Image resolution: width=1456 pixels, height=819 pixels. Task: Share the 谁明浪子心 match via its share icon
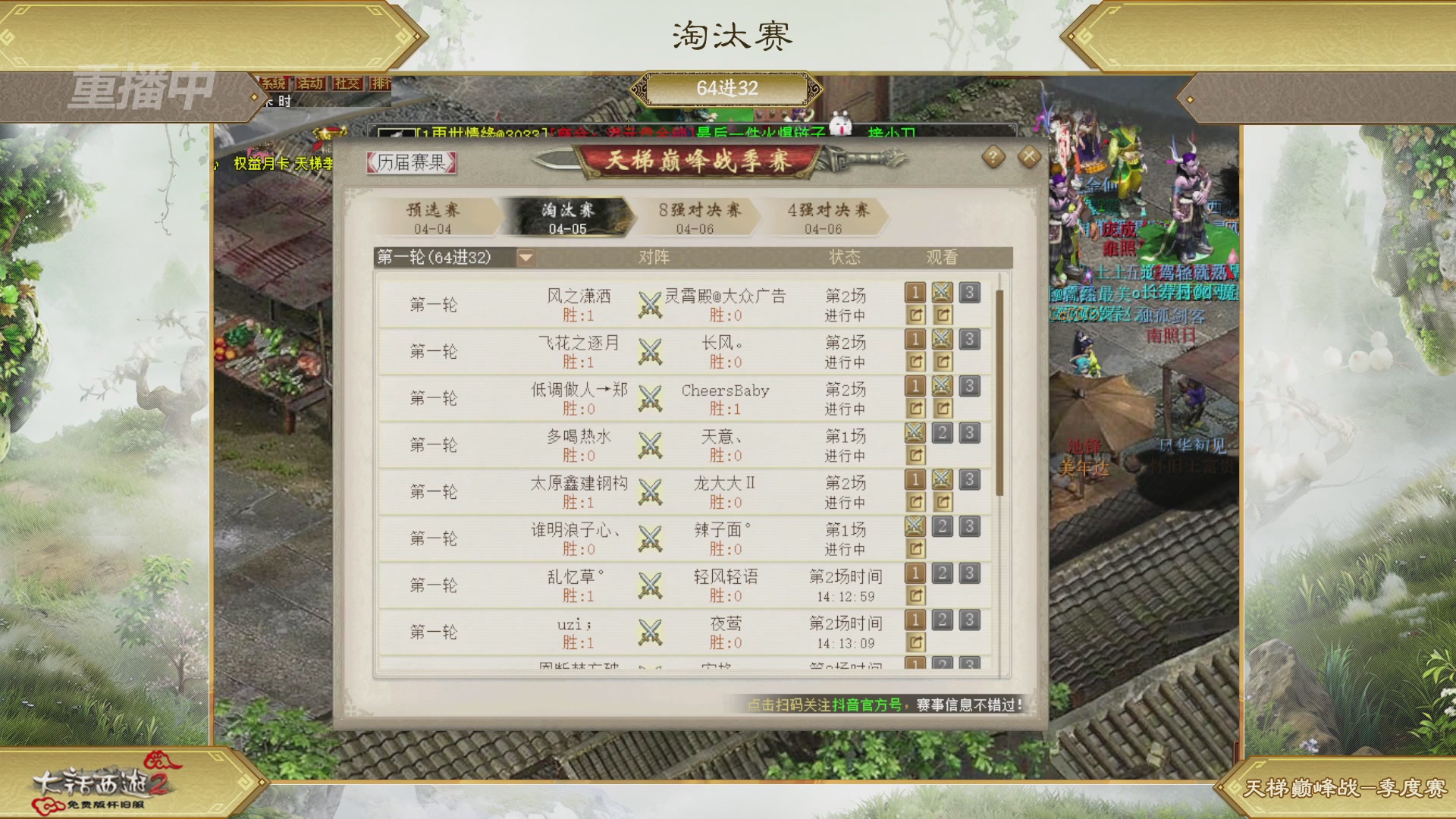[x=915, y=550]
